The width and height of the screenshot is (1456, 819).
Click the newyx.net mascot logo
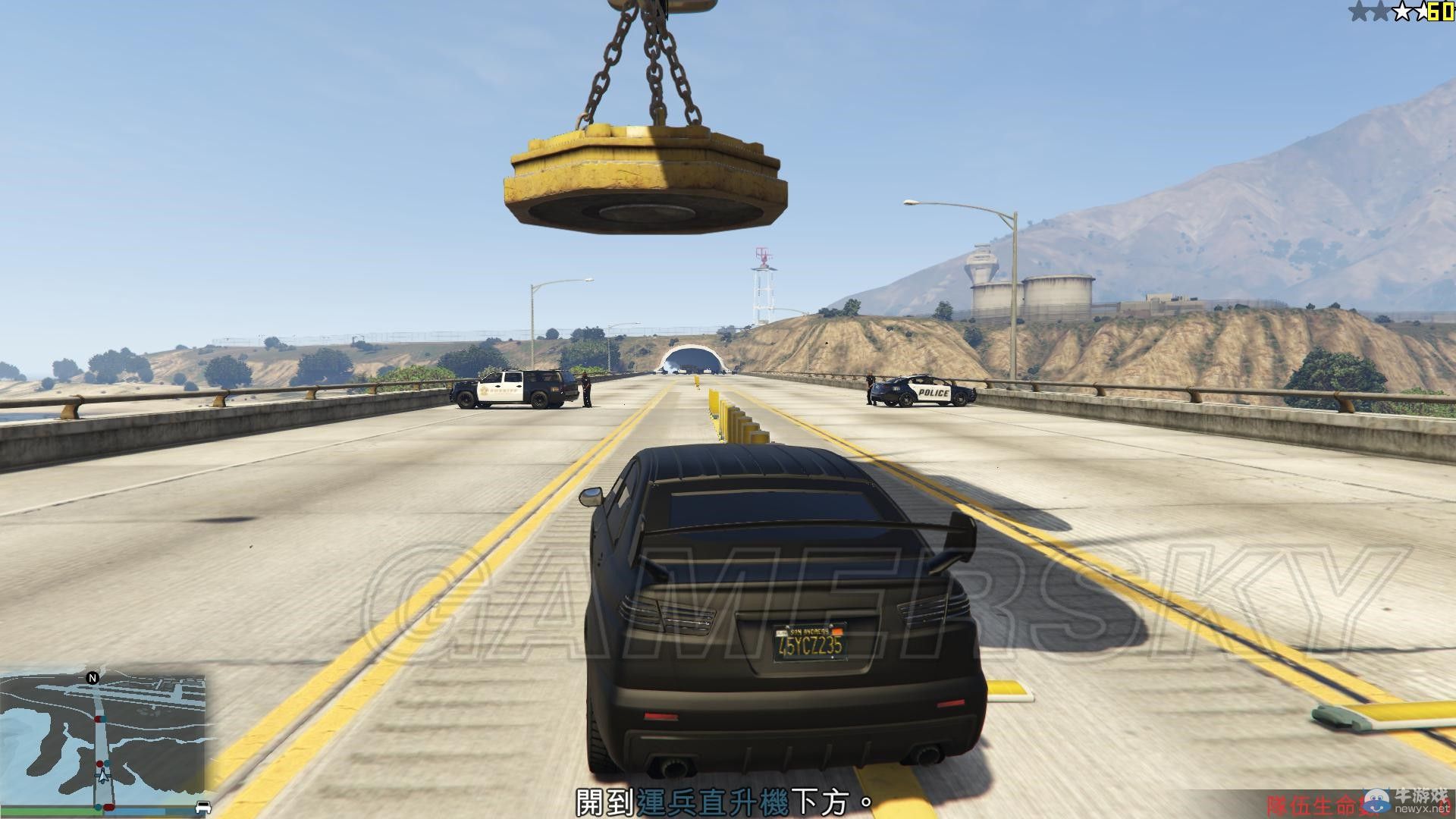click(x=1376, y=801)
